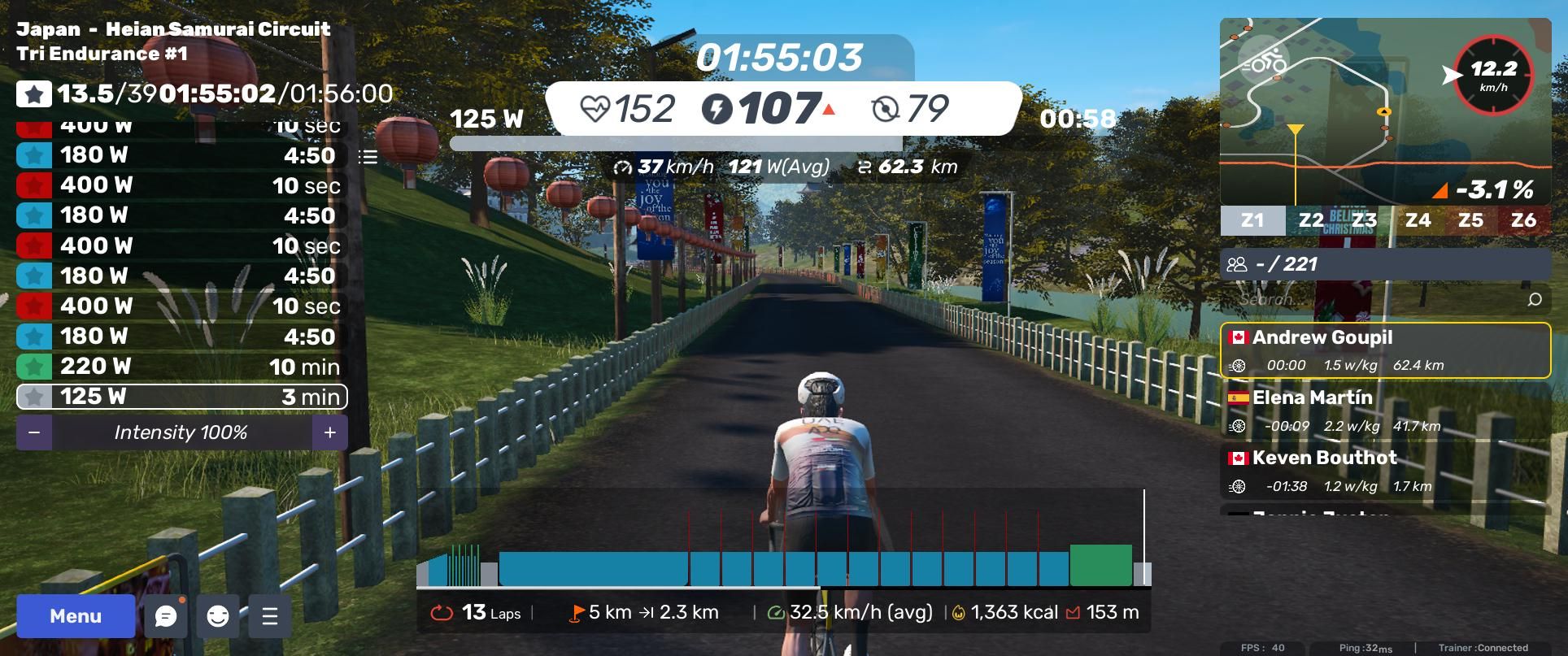
Task: Click the green block in workout timeline
Action: 1100,566
